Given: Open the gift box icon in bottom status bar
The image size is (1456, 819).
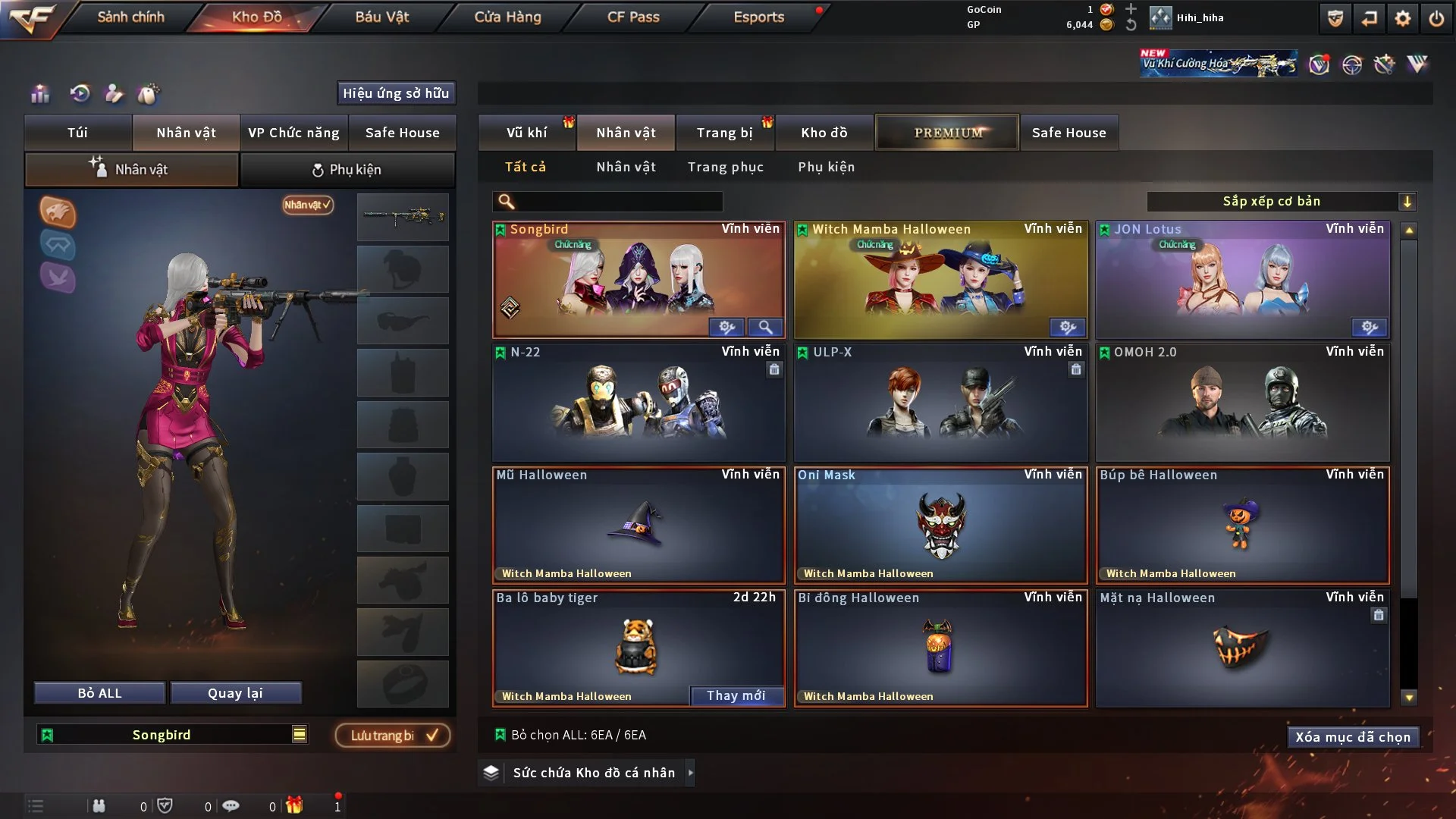Looking at the screenshot, I should click(x=295, y=805).
